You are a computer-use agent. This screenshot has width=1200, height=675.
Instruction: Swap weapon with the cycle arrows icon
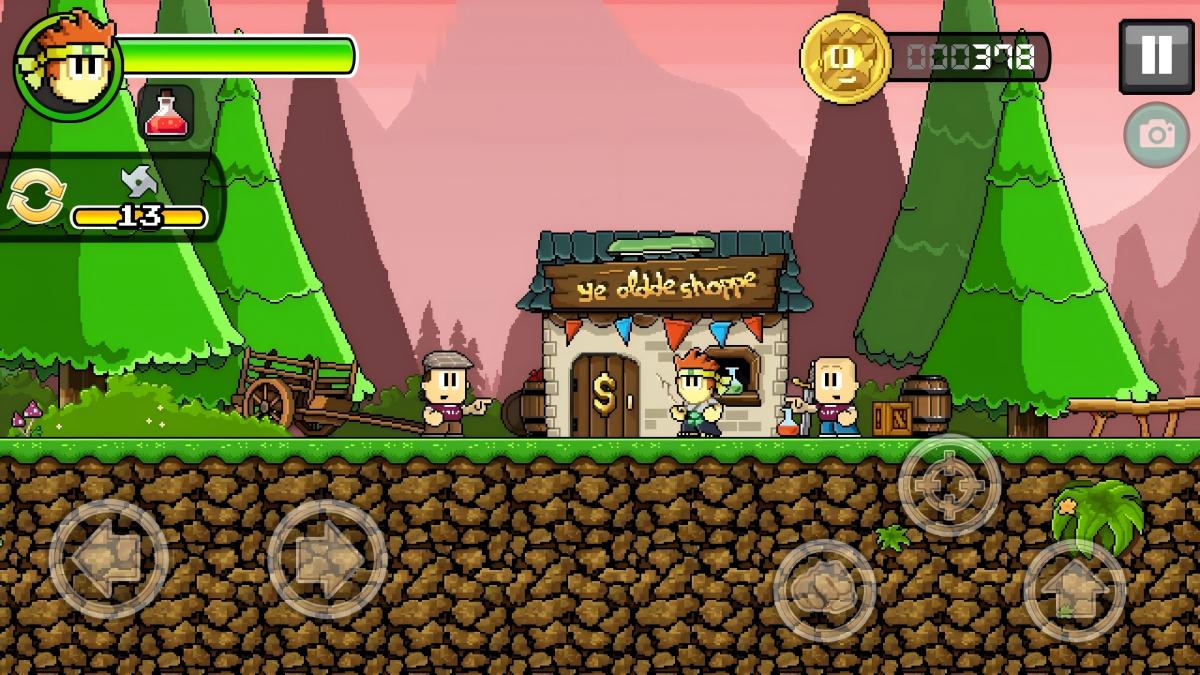(x=36, y=197)
